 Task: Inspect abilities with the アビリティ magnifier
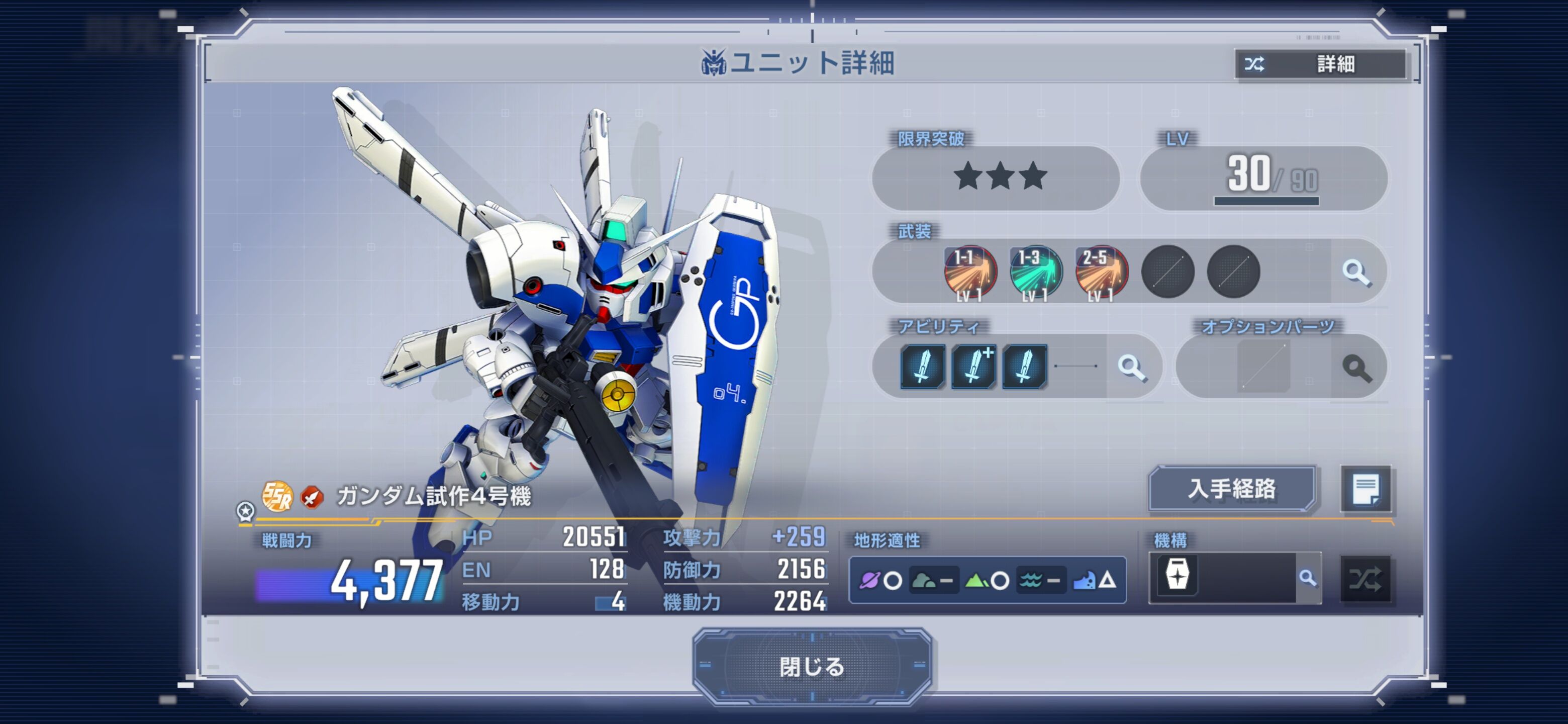tap(1132, 367)
